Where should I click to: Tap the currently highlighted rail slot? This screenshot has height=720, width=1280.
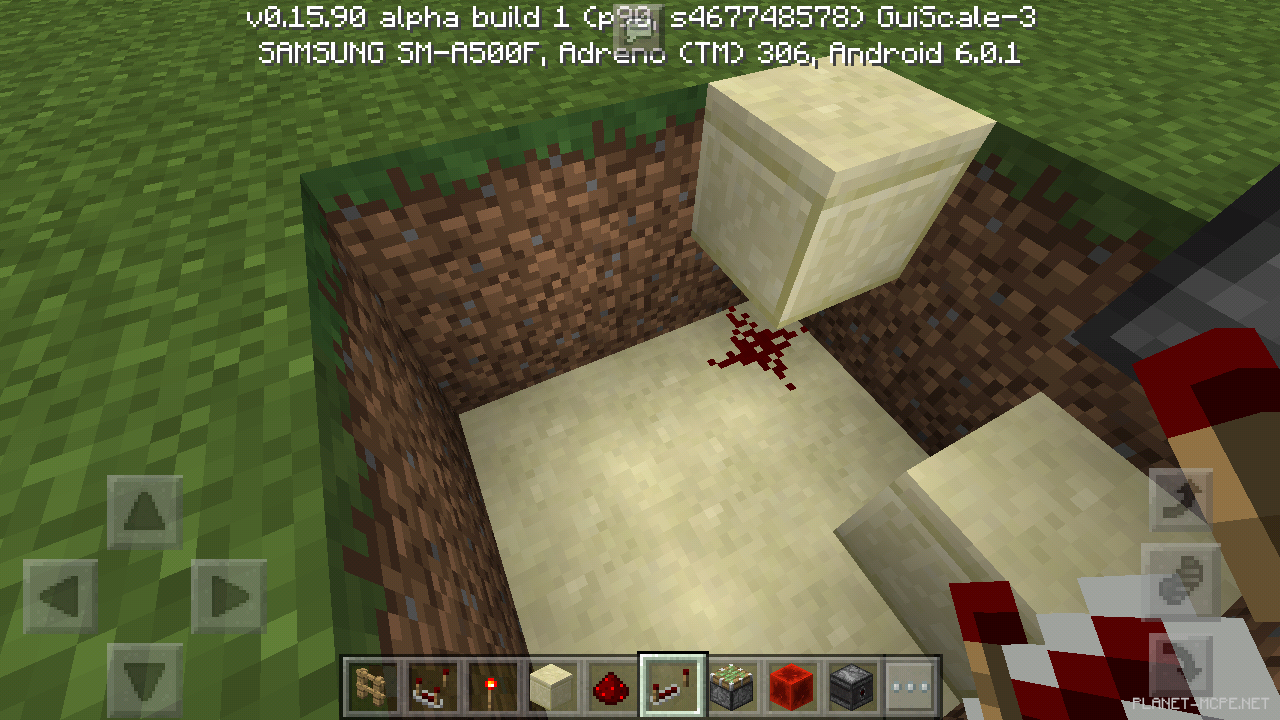point(671,686)
